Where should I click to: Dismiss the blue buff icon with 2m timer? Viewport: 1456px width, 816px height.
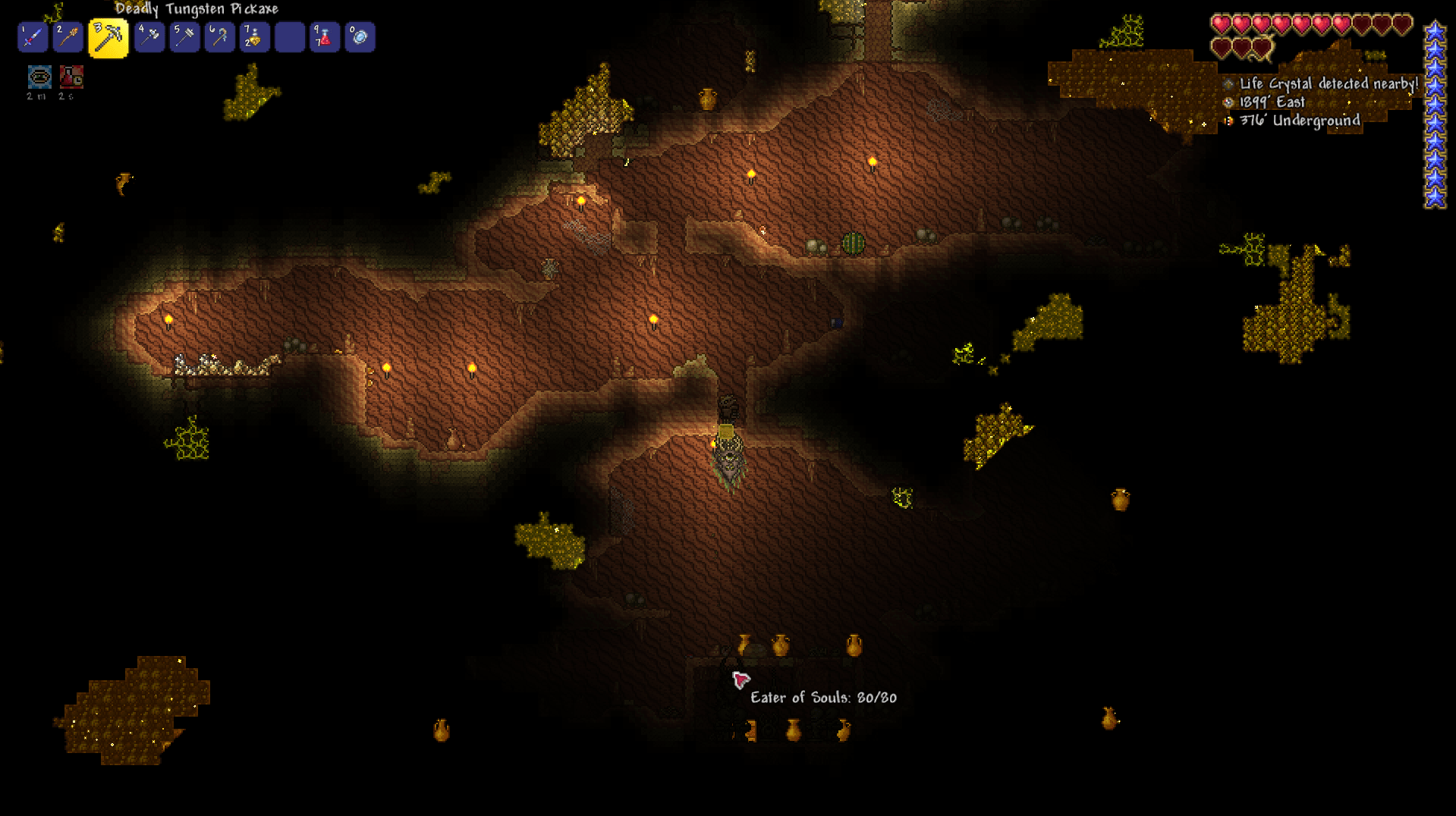(x=38, y=76)
